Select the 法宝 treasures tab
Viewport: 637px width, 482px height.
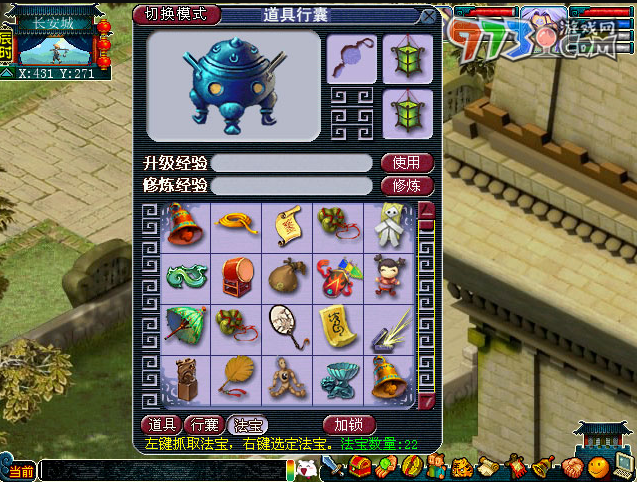tap(247, 424)
